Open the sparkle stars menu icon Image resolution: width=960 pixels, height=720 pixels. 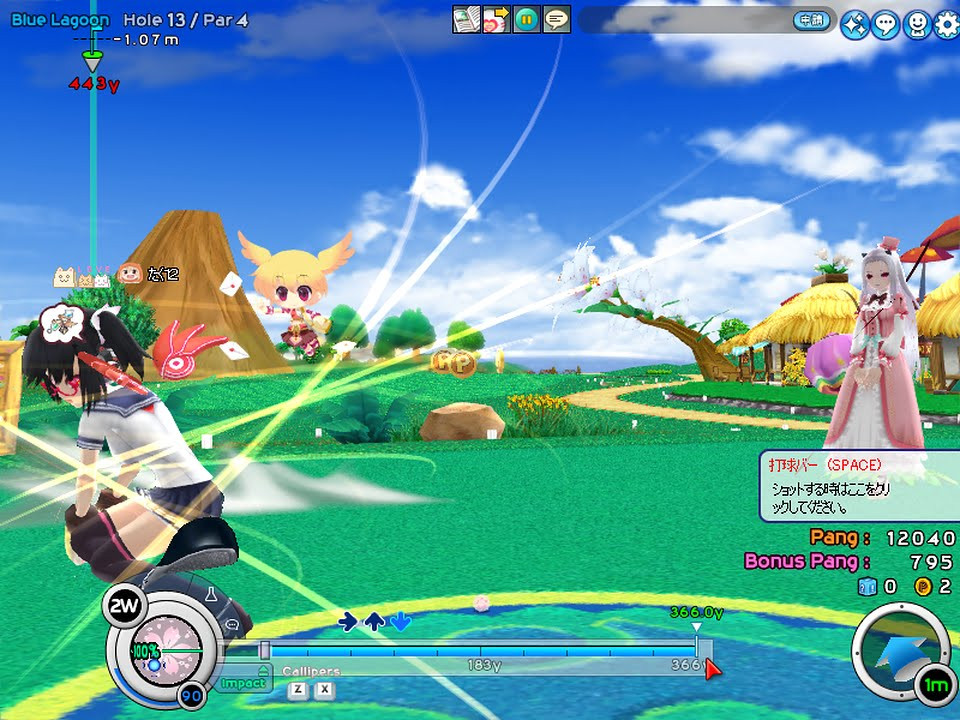(854, 26)
